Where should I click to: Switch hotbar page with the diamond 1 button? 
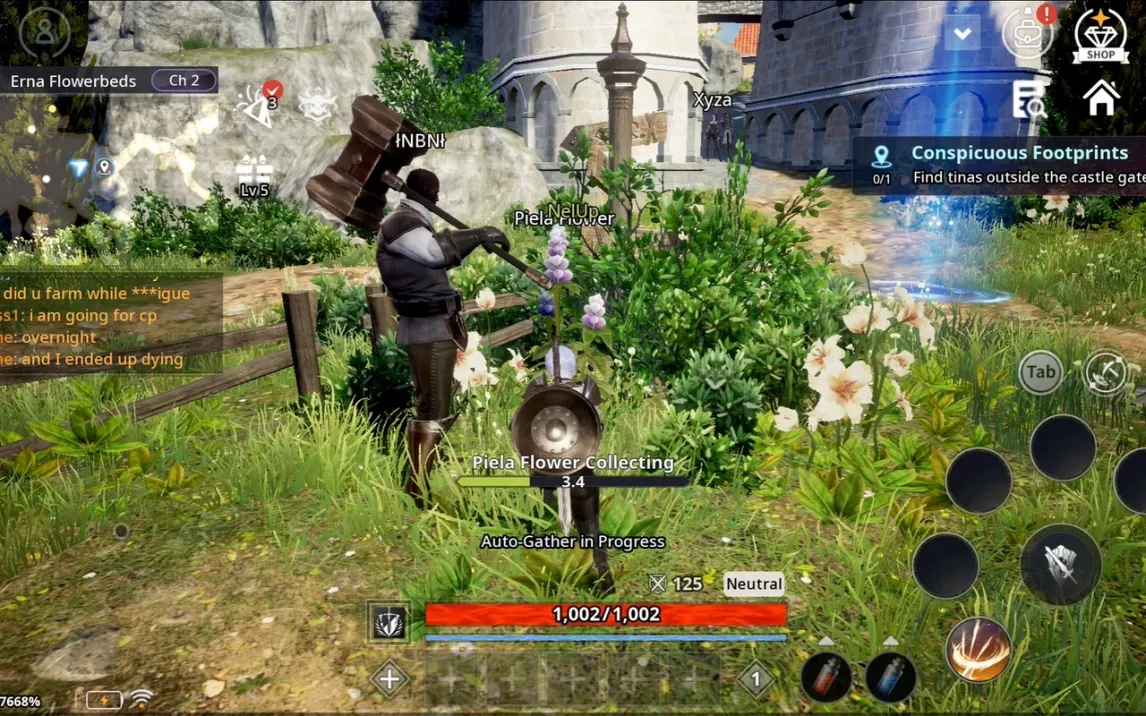pos(756,679)
